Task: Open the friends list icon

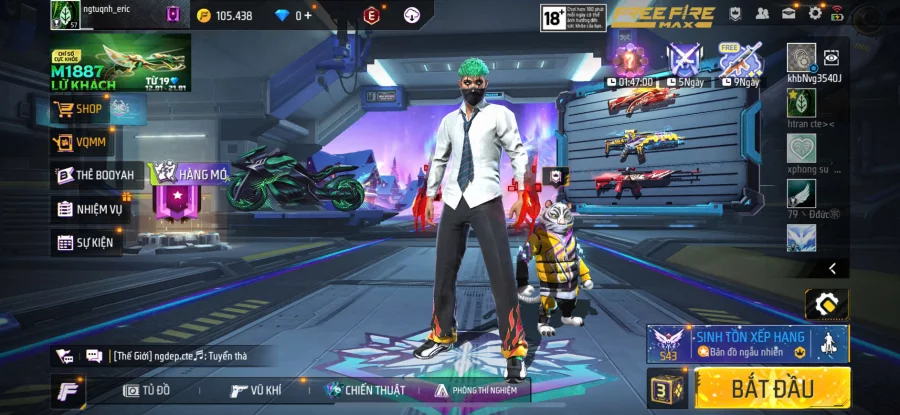Action: pos(762,13)
